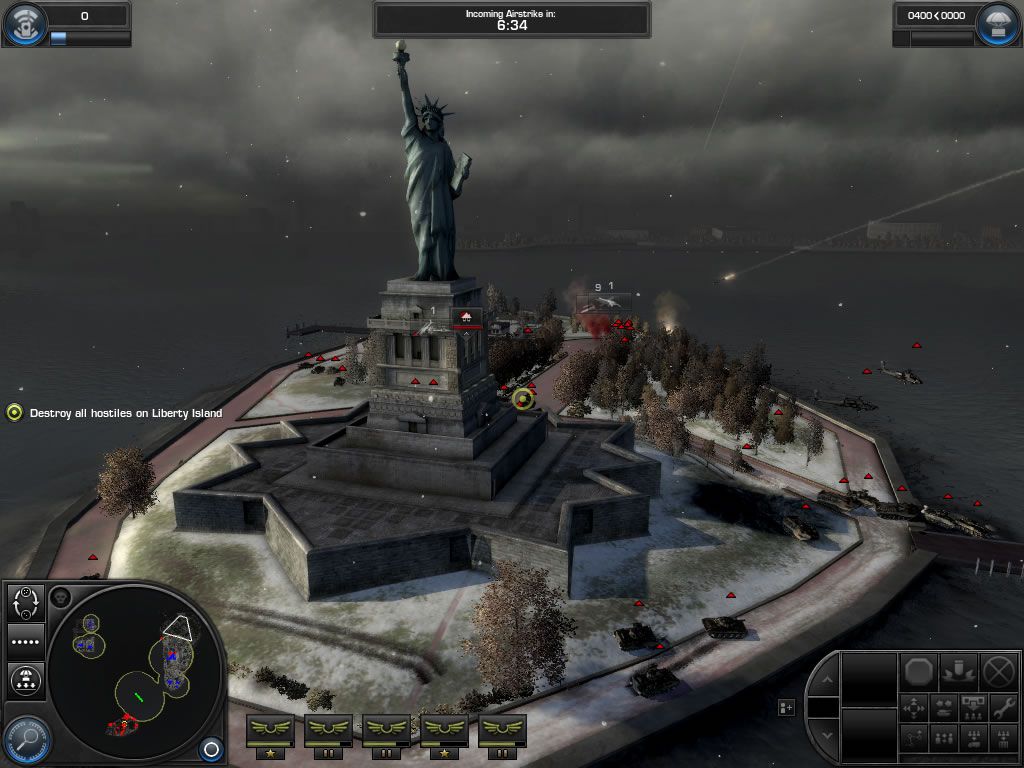Choose the four-arrow move command
This screenshot has height=768, width=1024.
tap(915, 708)
